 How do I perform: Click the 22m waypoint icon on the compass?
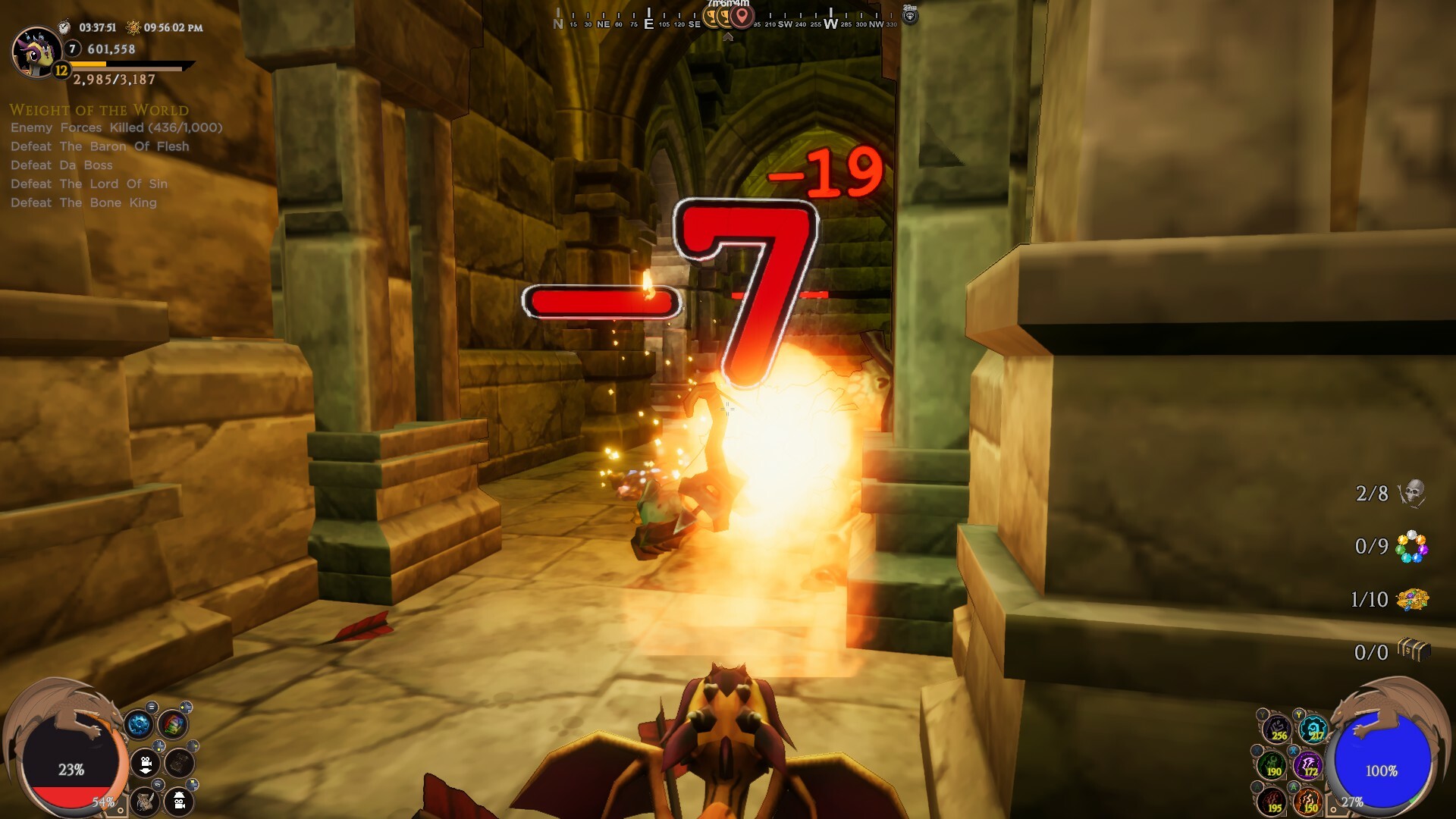[911, 16]
